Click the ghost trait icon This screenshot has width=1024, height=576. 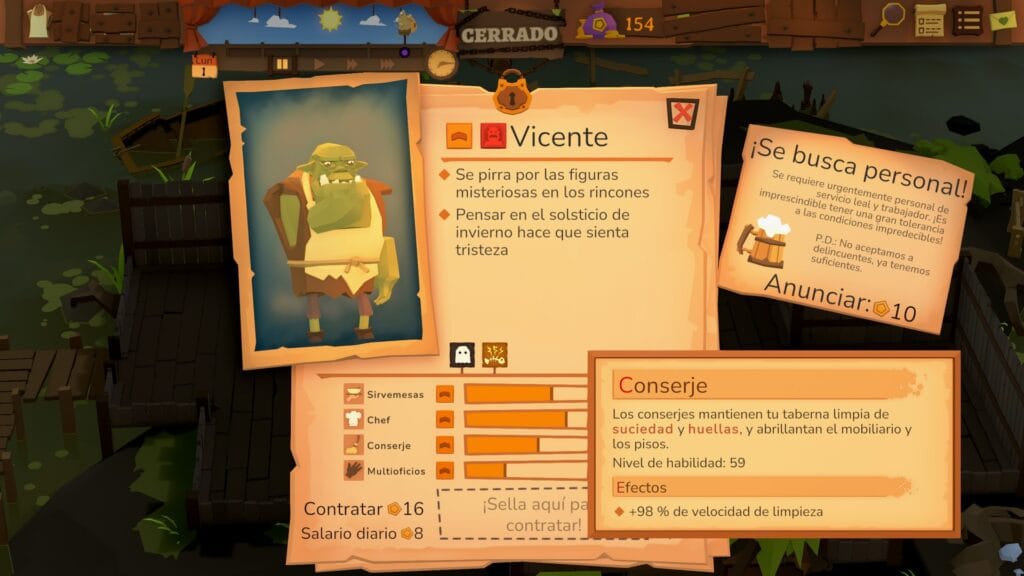(x=462, y=353)
